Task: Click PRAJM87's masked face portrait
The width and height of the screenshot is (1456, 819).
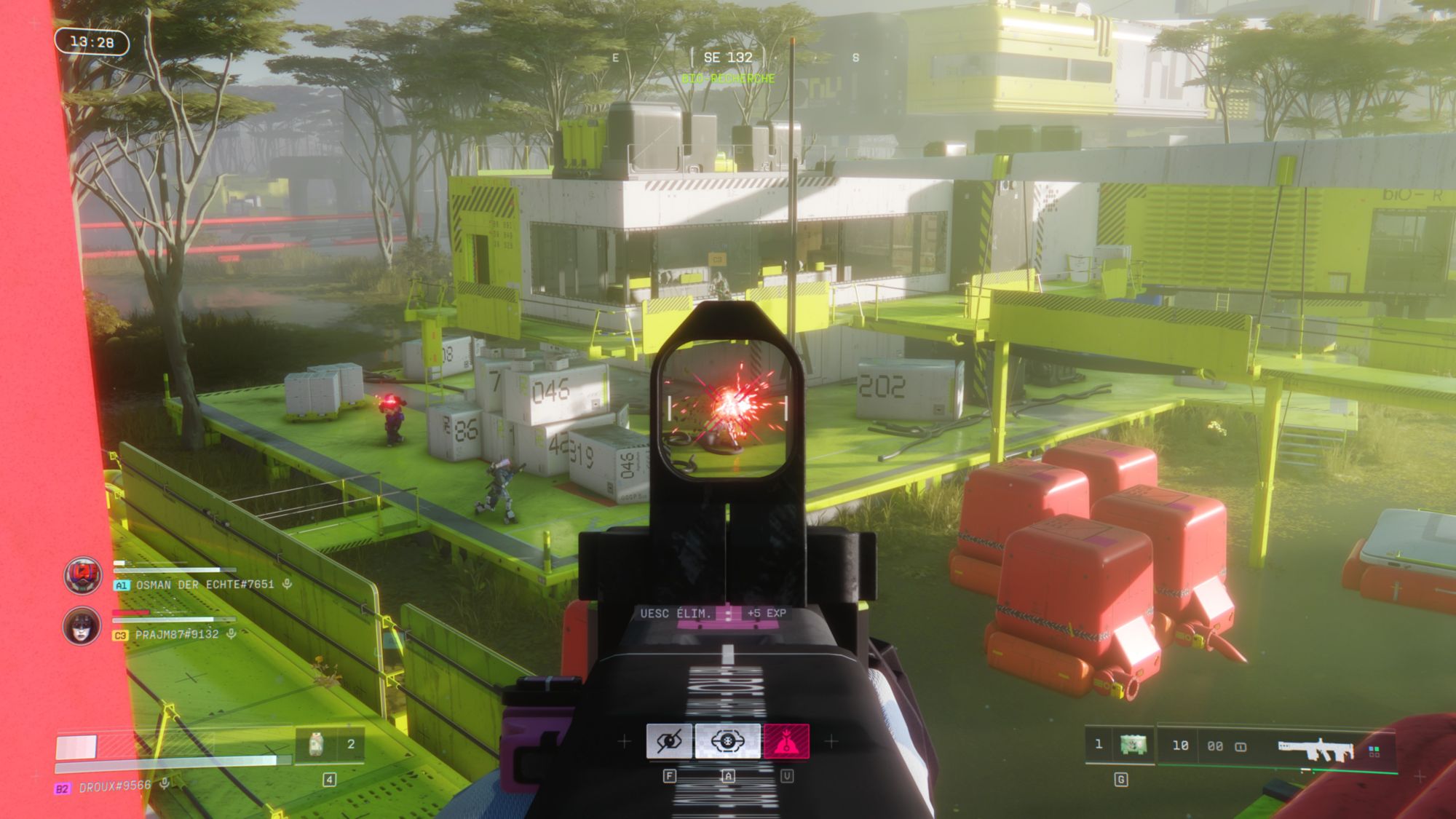Action: (82, 625)
